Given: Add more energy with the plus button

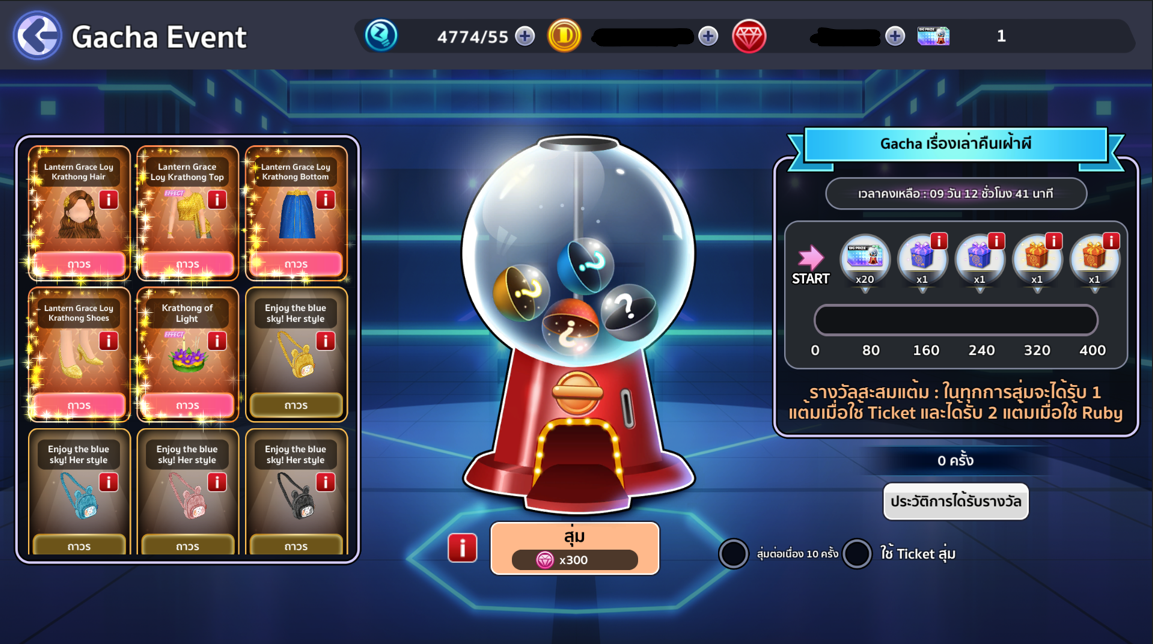Looking at the screenshot, I should [525, 37].
